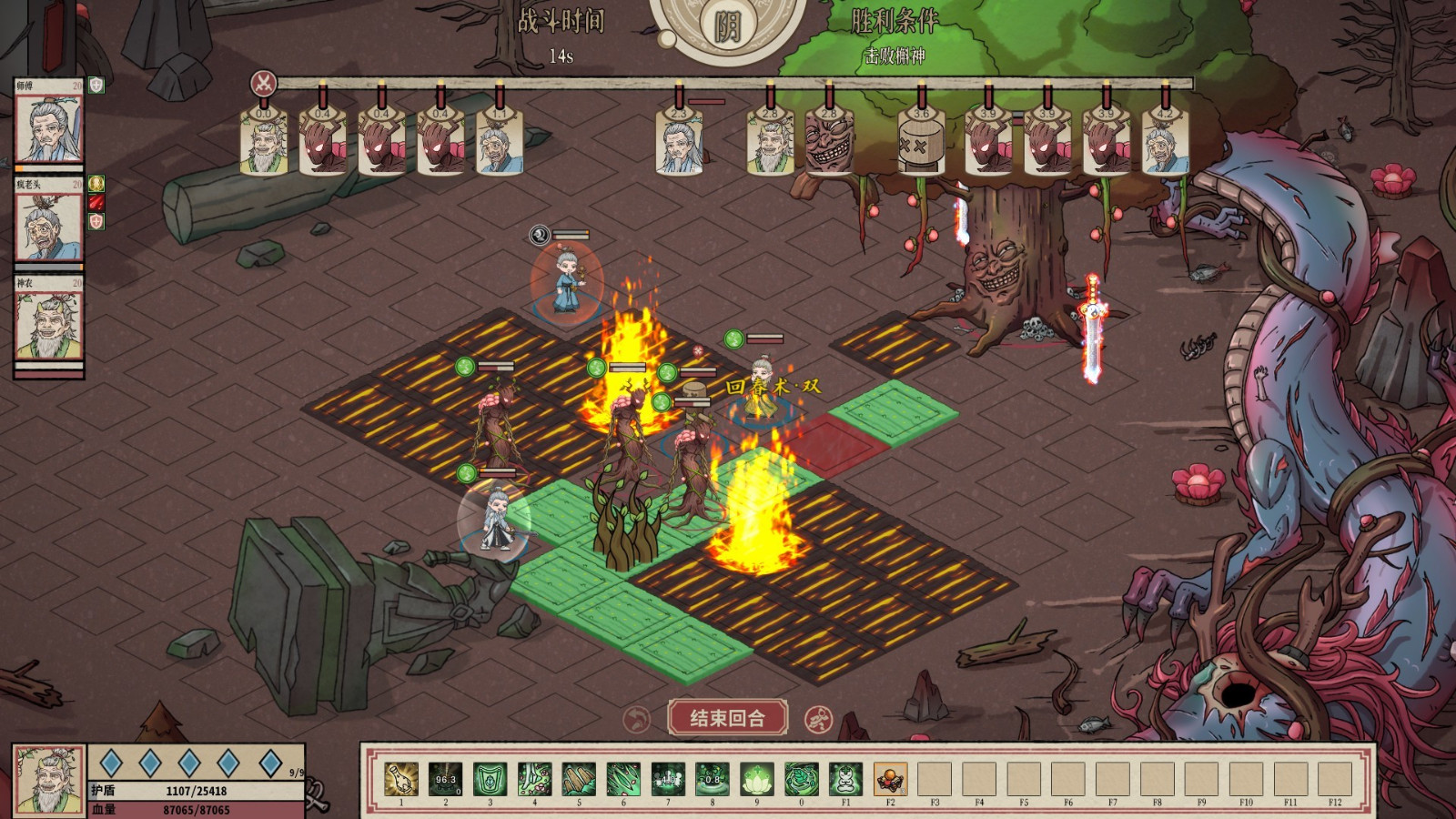Use the glowing potion bottle skill in slot 1
This screenshot has width=1456, height=819.
[401, 780]
